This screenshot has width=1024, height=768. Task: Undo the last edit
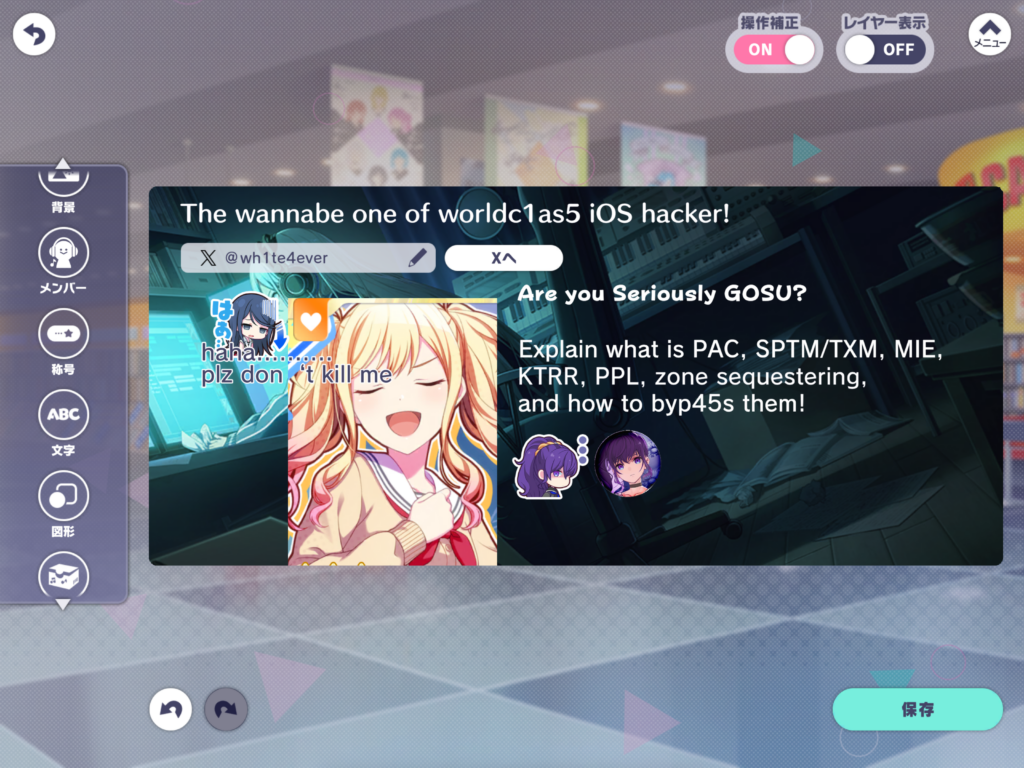tap(171, 710)
